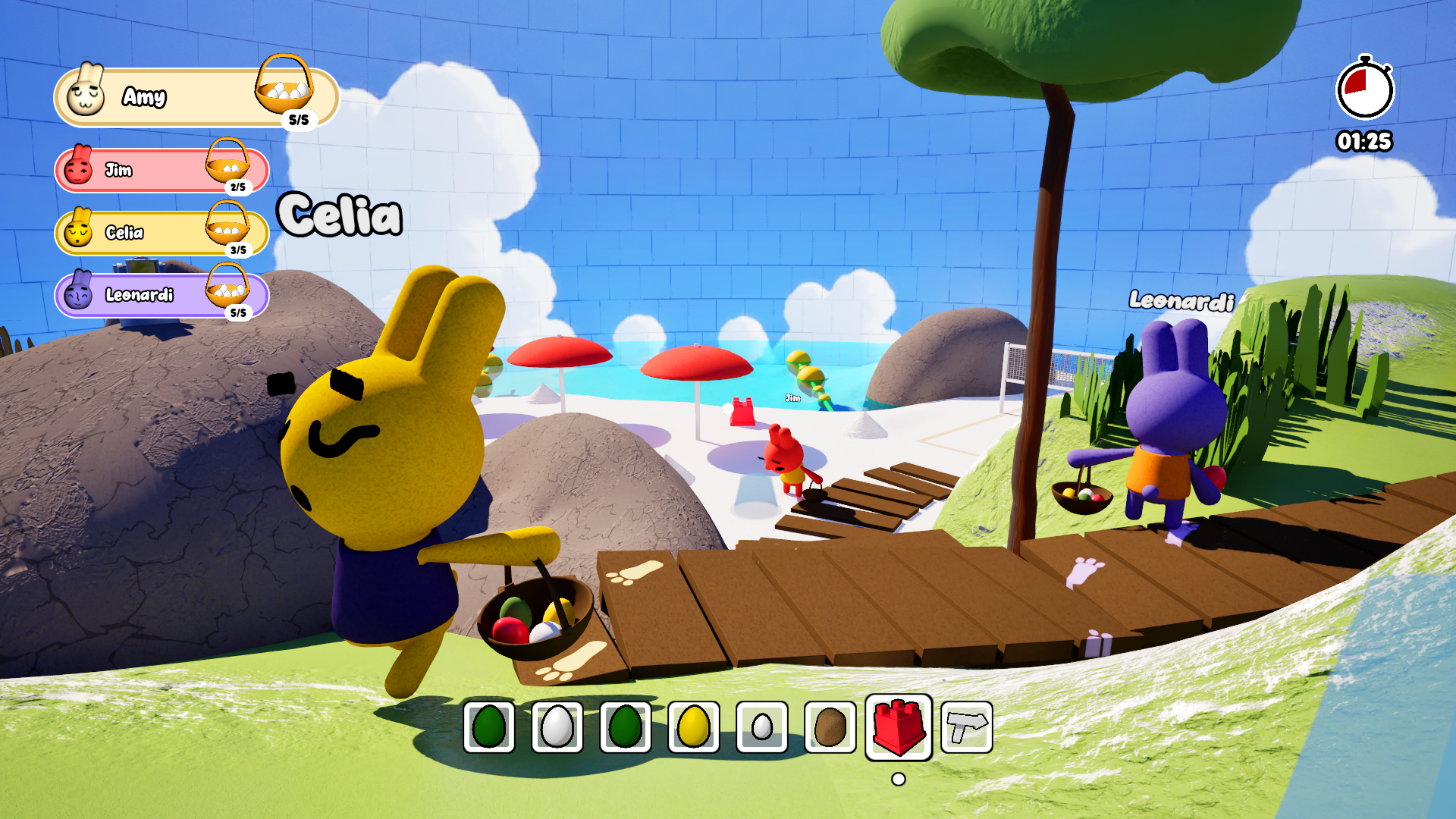Select the large white egg hotbar item

556,726
